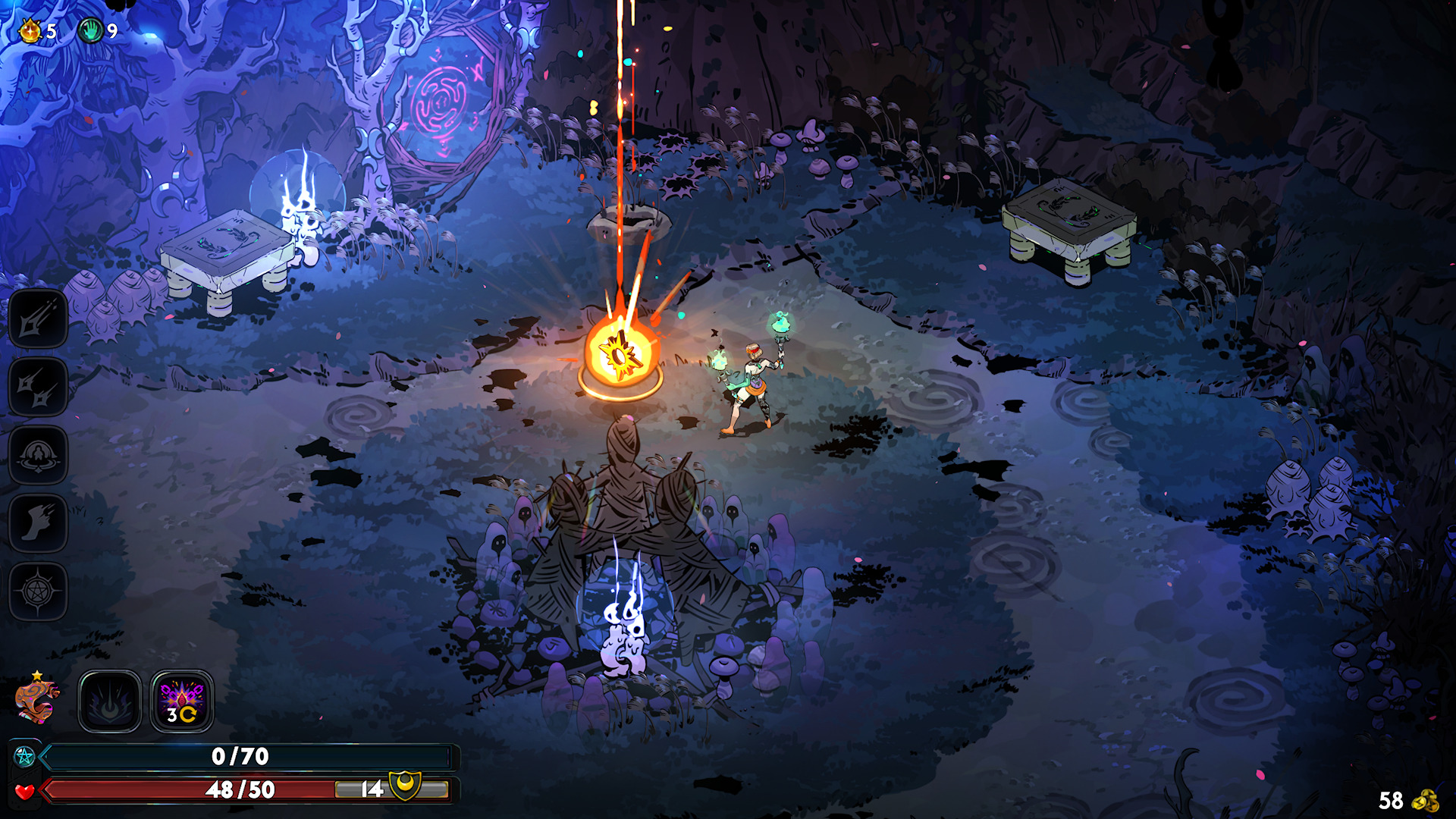
Task: Select the dark crescent ability slot
Action: (110, 701)
